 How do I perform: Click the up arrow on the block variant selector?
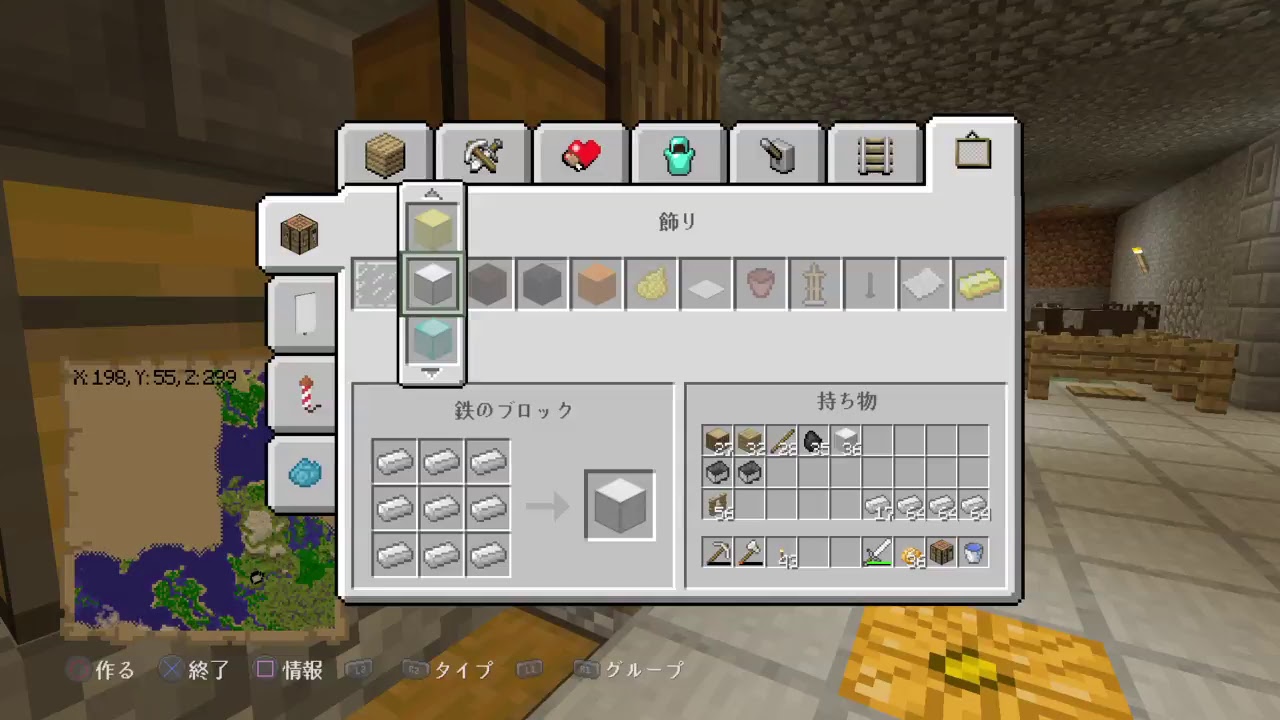[x=431, y=194]
